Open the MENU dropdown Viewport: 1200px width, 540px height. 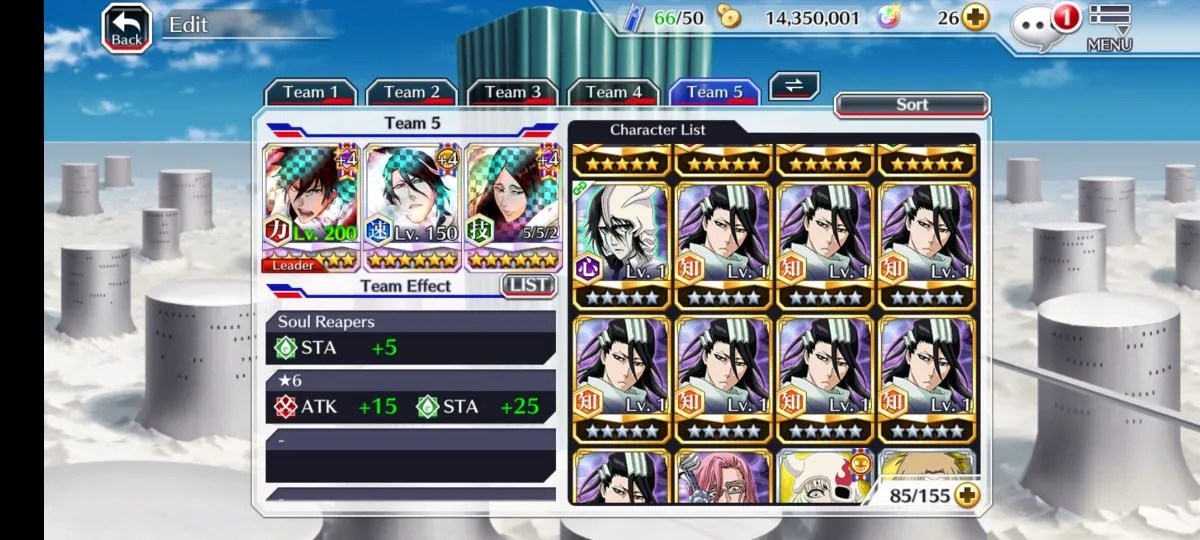[1109, 28]
